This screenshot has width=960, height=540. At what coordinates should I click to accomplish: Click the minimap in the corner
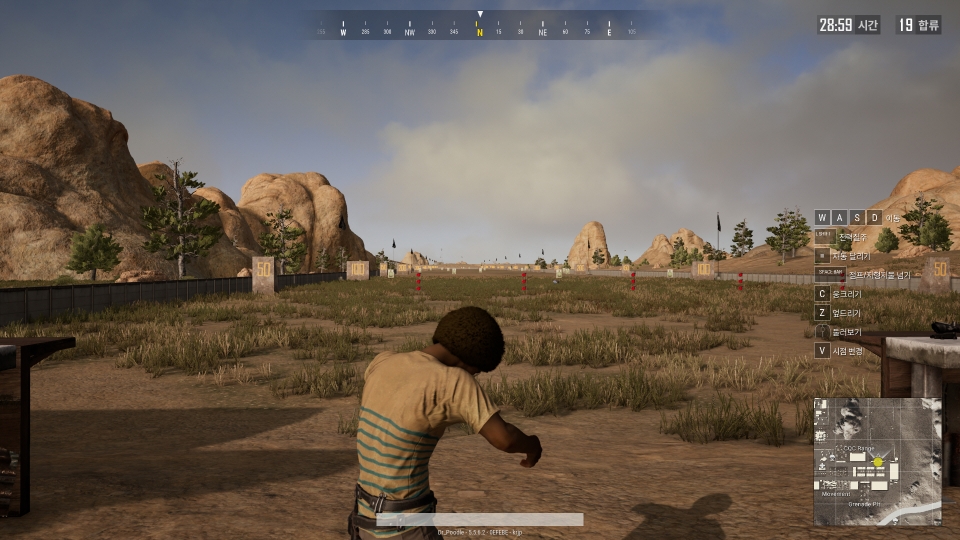click(x=877, y=462)
